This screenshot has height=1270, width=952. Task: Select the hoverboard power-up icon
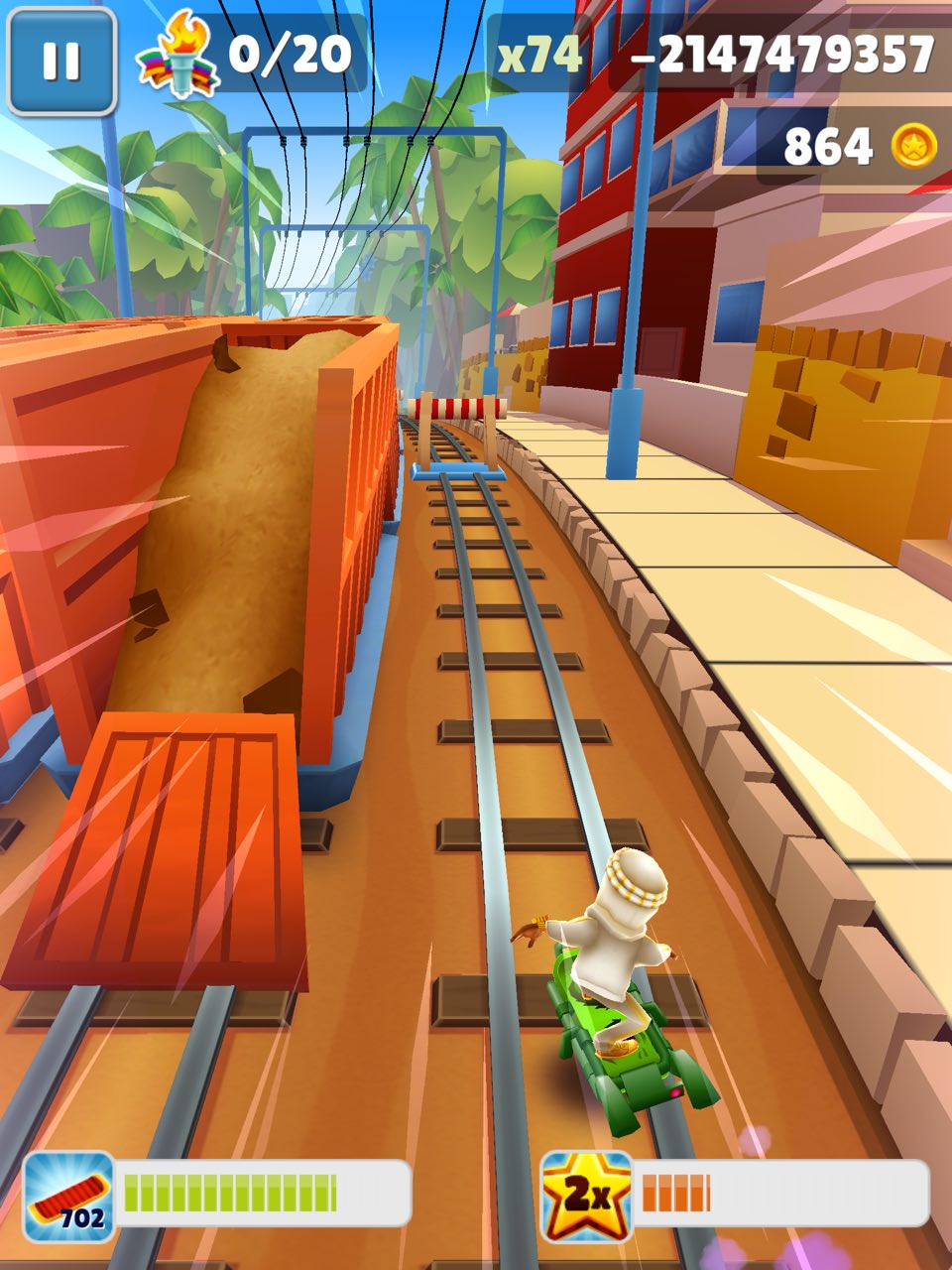(68, 1196)
